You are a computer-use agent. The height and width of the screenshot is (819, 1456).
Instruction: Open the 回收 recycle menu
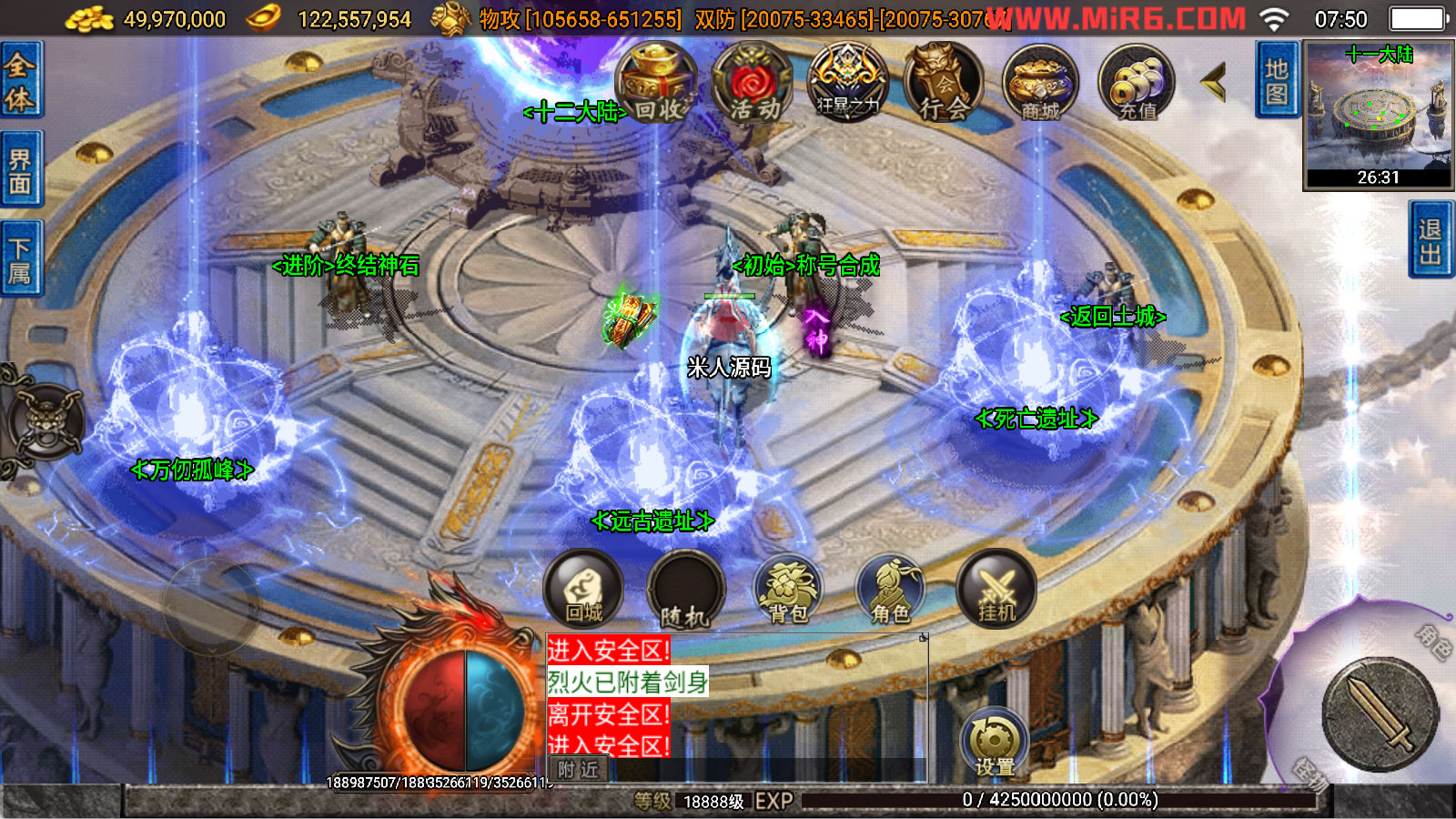pos(656,84)
